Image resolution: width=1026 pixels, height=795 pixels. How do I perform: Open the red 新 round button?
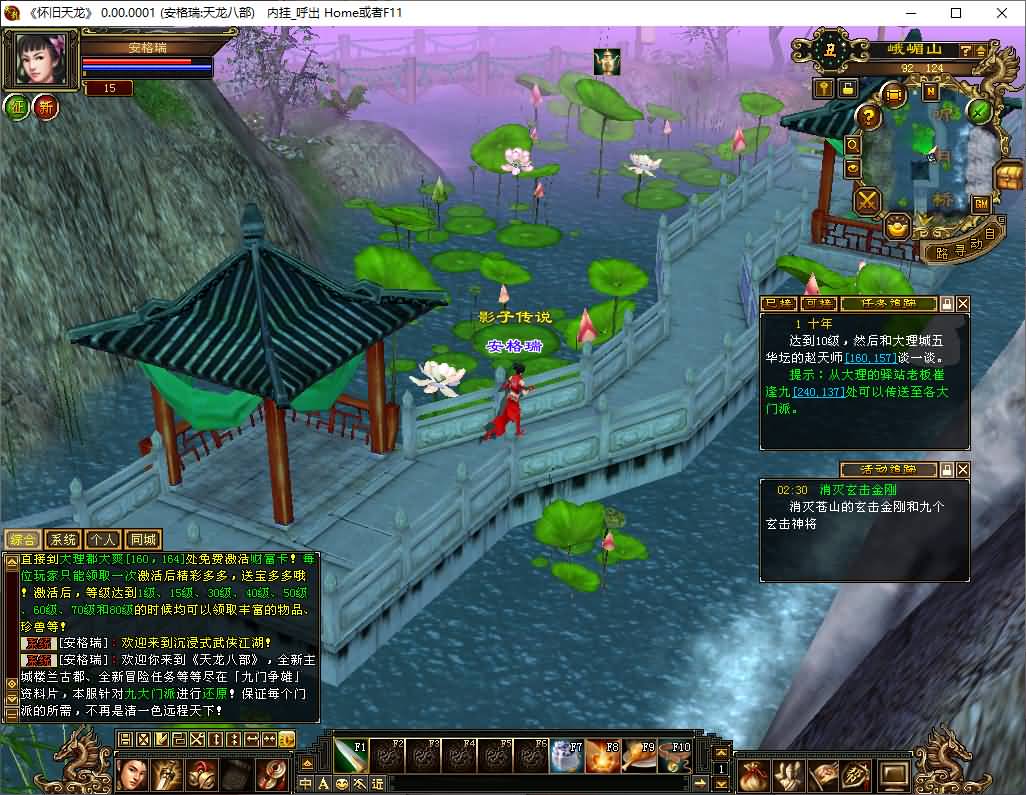click(46, 107)
